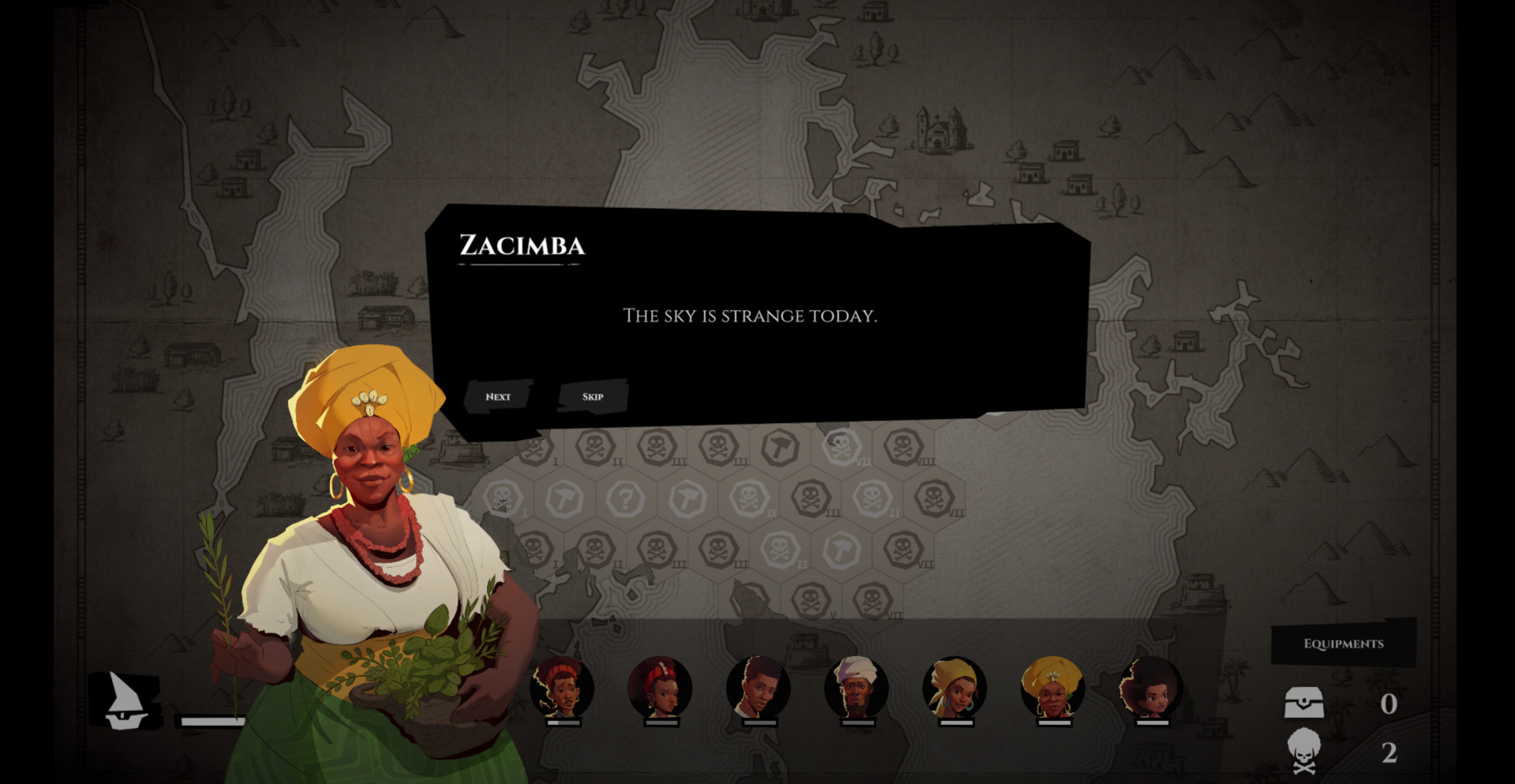Select the bearded man in white turban portrait

856,688
